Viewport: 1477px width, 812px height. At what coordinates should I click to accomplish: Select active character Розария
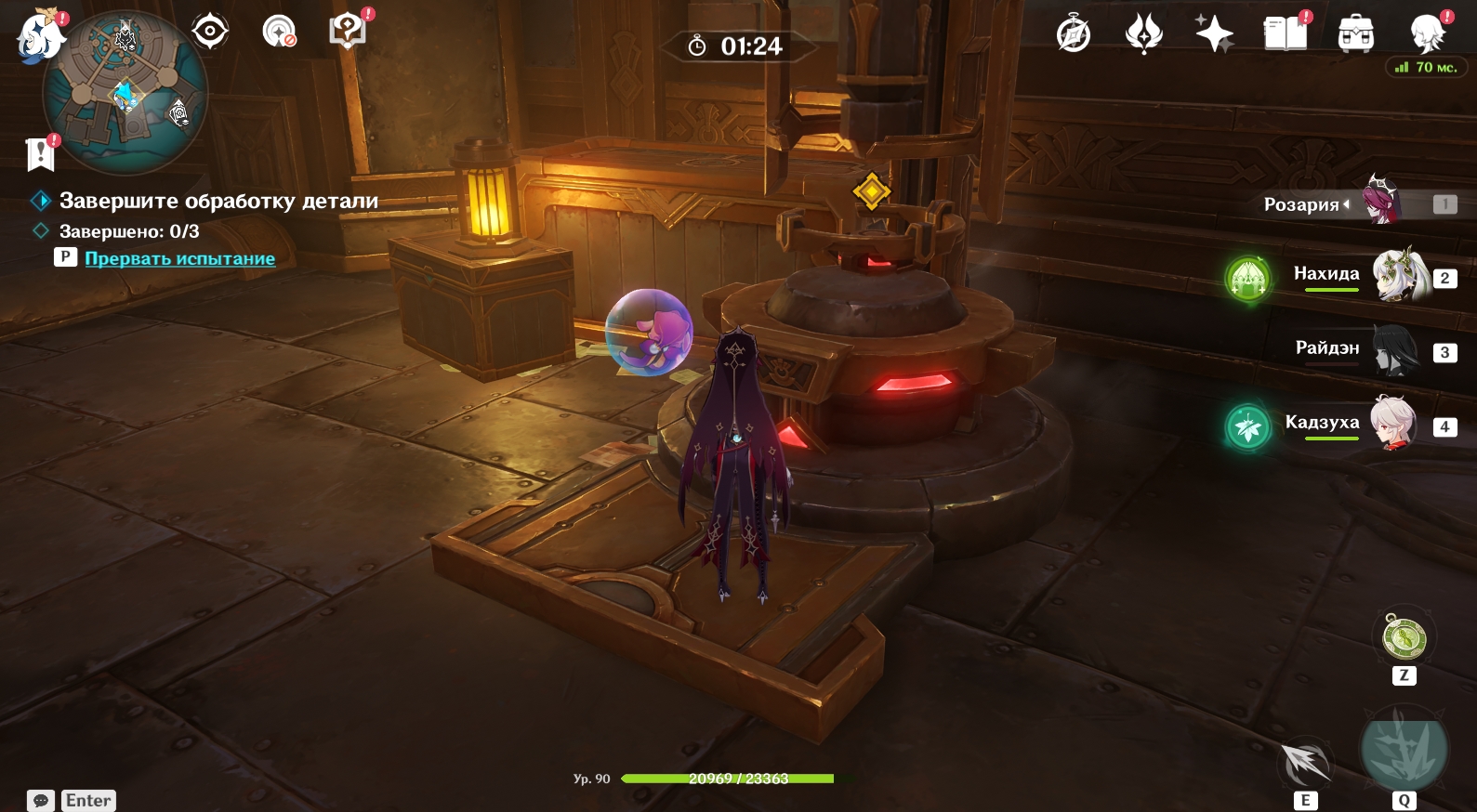1383,203
